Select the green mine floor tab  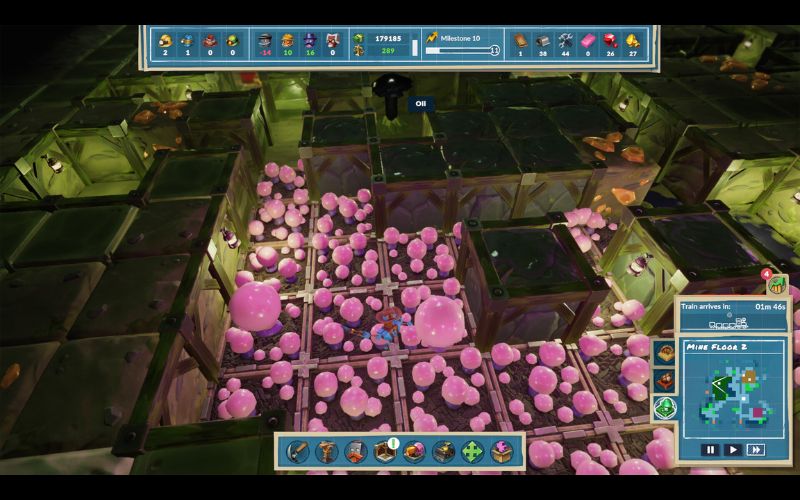(664, 408)
